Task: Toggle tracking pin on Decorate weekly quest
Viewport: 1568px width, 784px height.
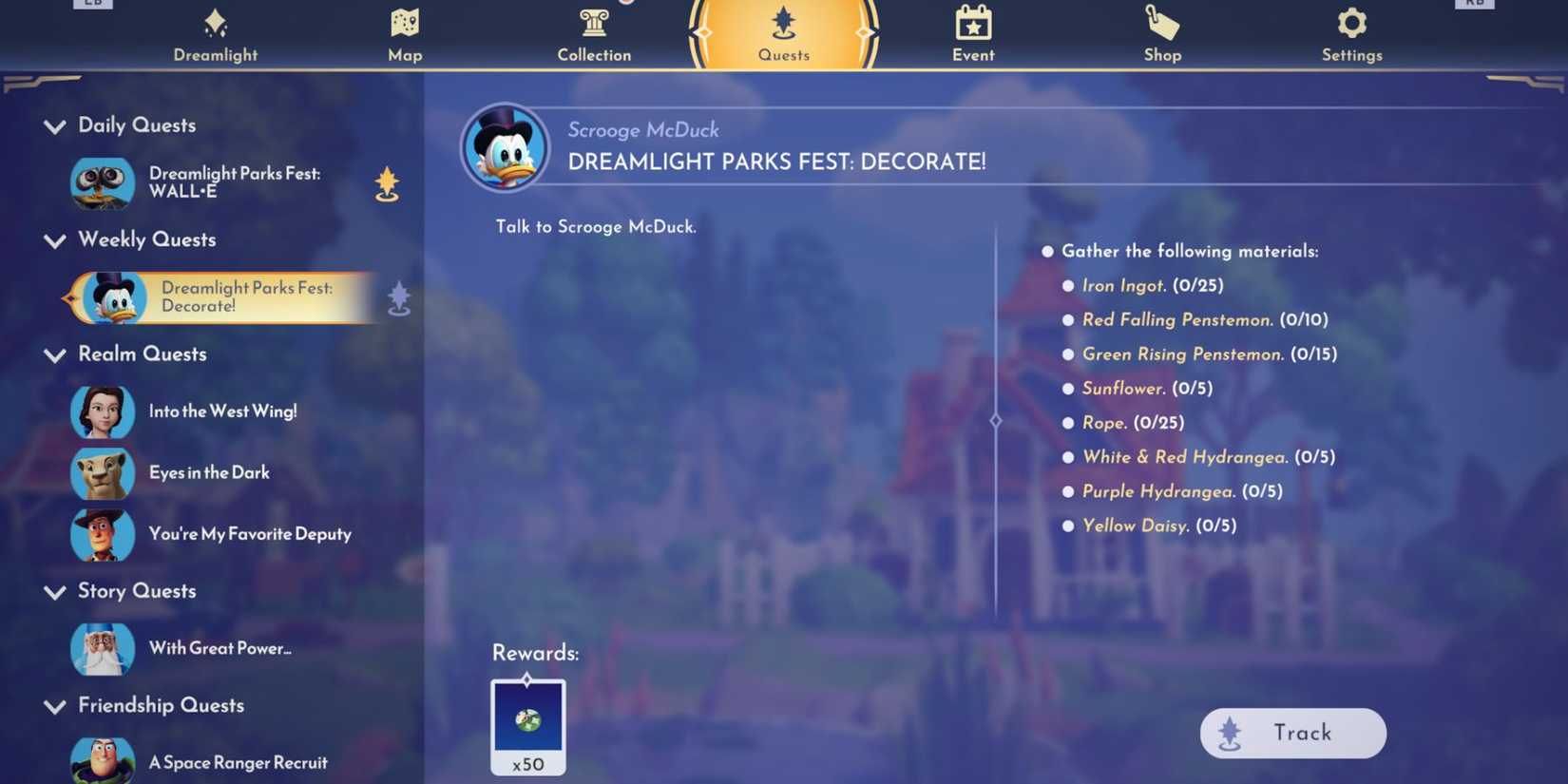Action: (x=398, y=297)
